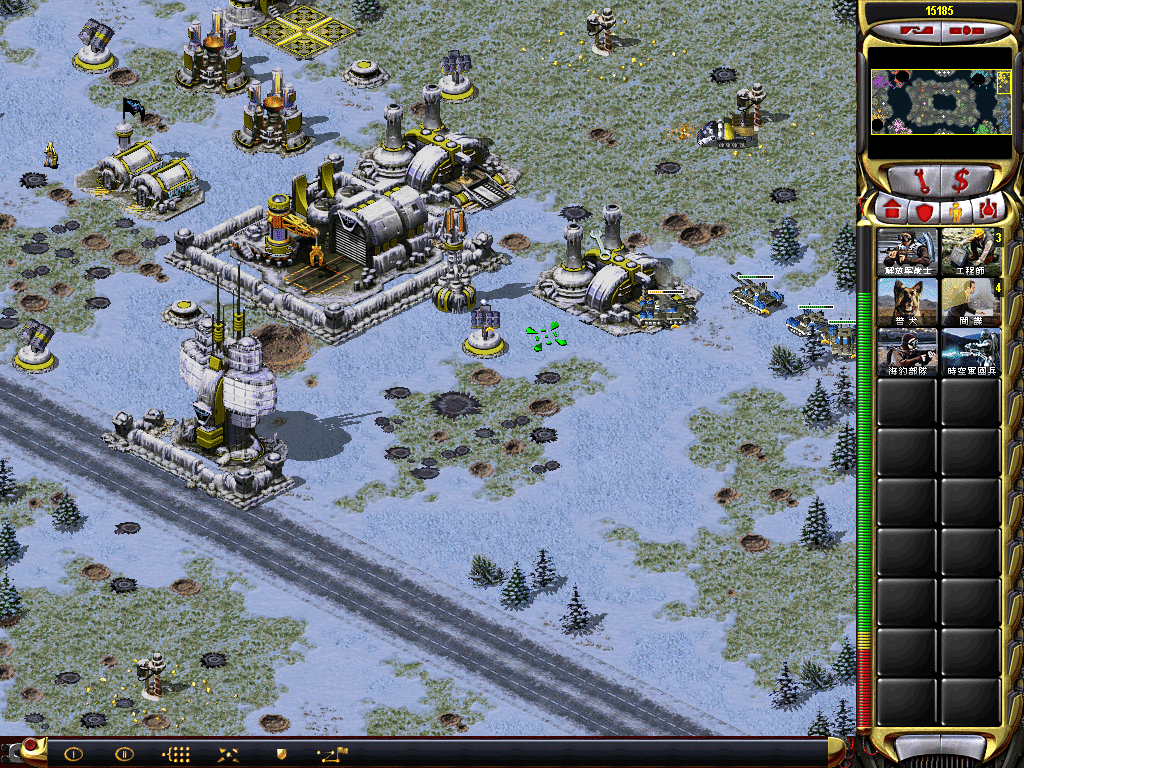Train a Navy SEAL (海豹部隊)
This screenshot has width=1152, height=768.
[907, 352]
